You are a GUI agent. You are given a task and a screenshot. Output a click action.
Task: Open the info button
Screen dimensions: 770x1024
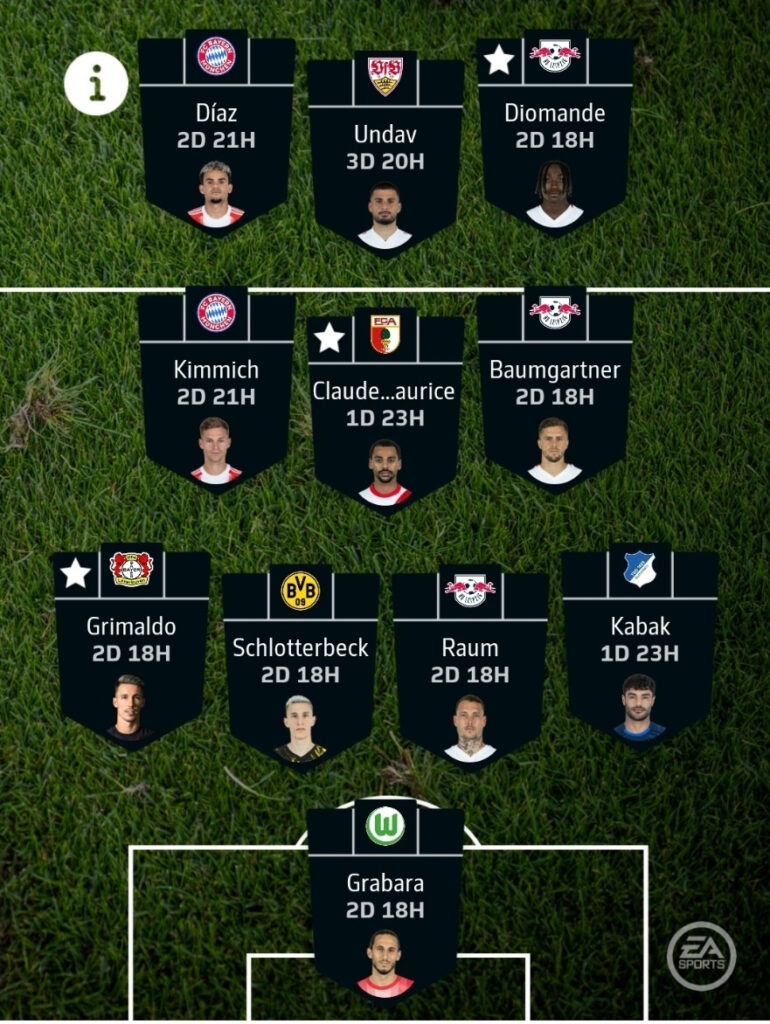point(97,84)
